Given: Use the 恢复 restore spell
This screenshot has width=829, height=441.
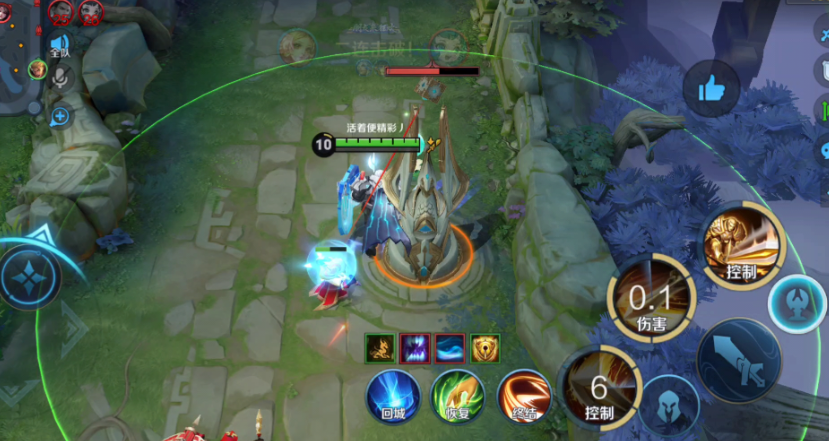Looking at the screenshot, I should 457,395.
